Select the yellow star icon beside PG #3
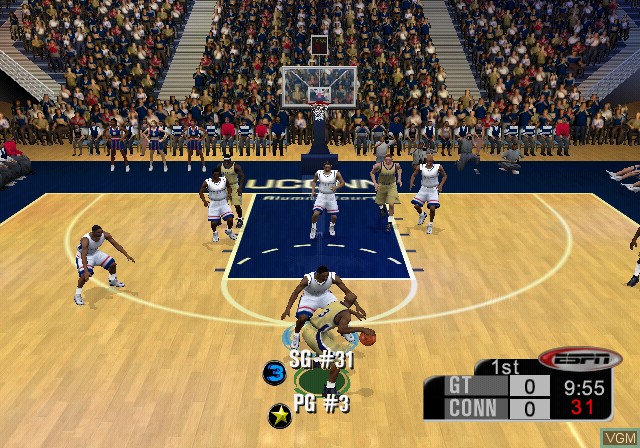This screenshot has width=640, height=448. [280, 414]
